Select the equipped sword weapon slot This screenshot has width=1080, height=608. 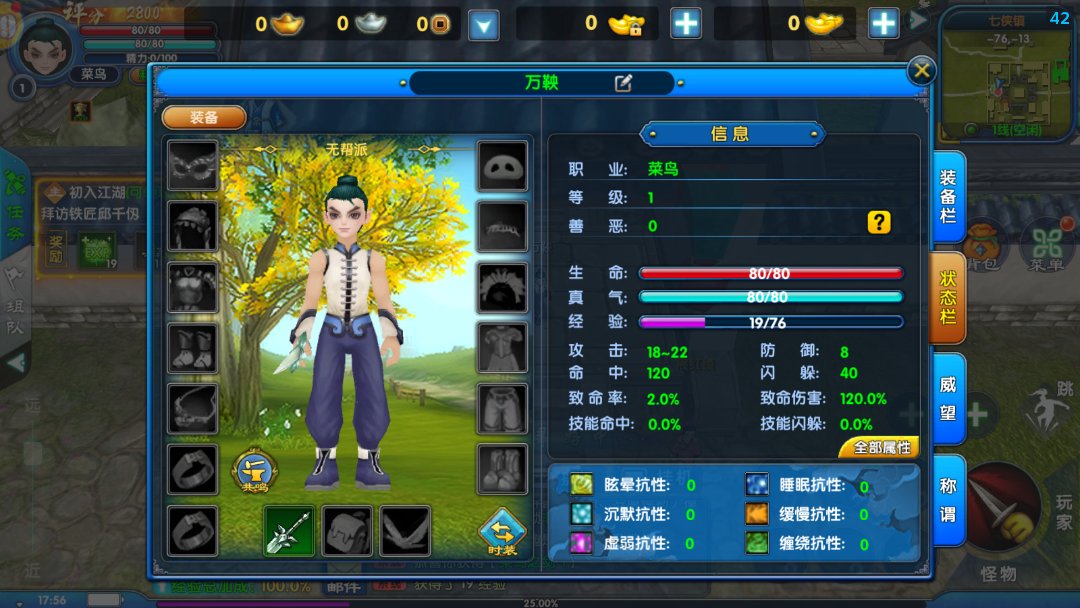(x=290, y=531)
